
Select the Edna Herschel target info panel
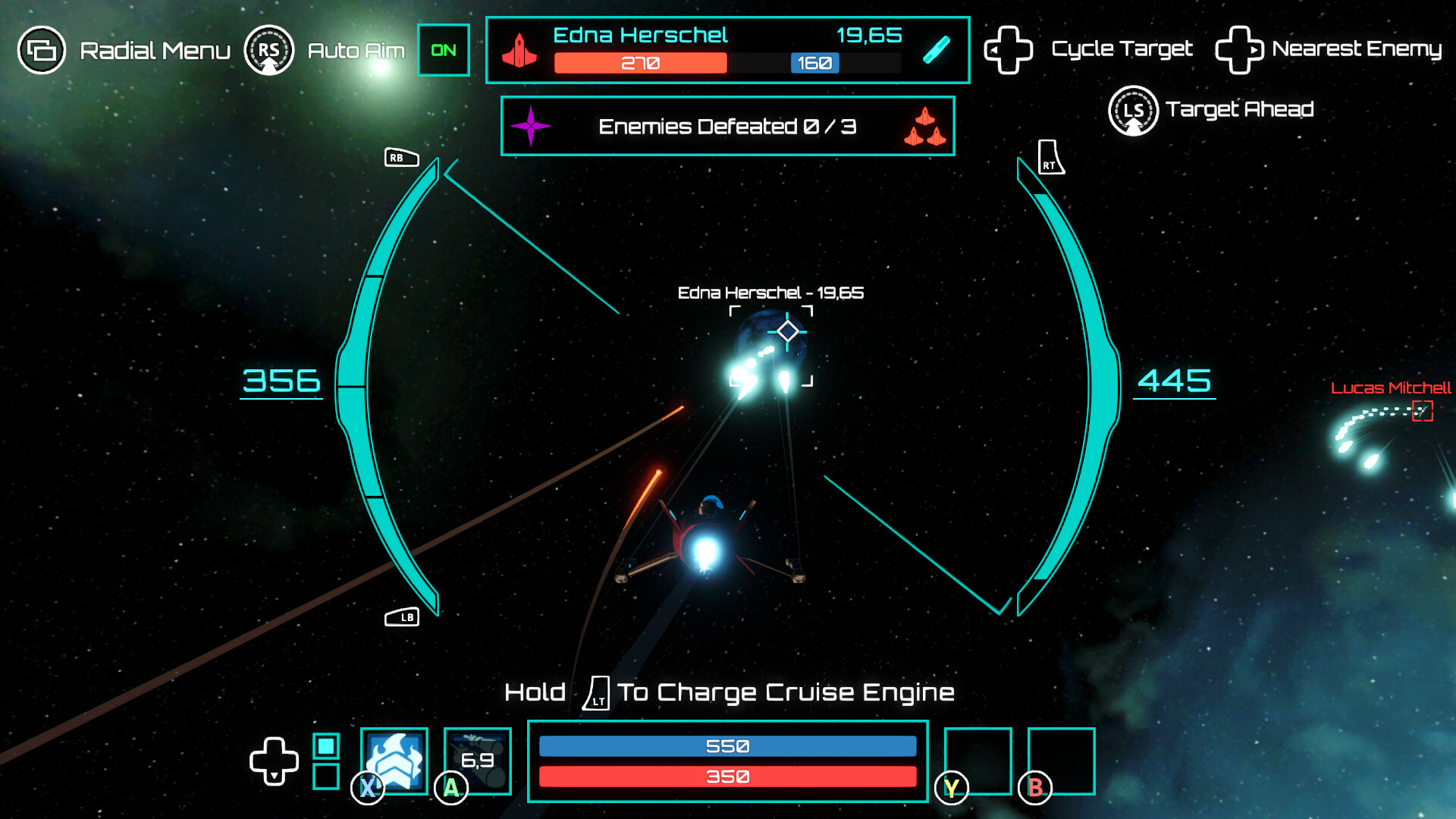726,49
